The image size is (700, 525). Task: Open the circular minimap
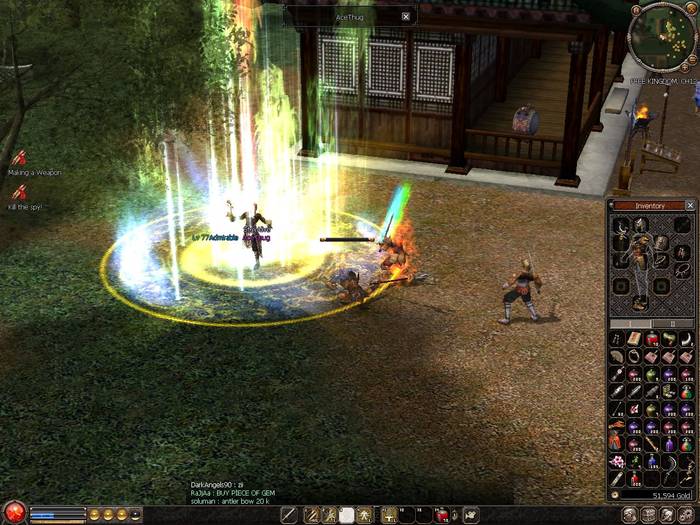(x=661, y=31)
